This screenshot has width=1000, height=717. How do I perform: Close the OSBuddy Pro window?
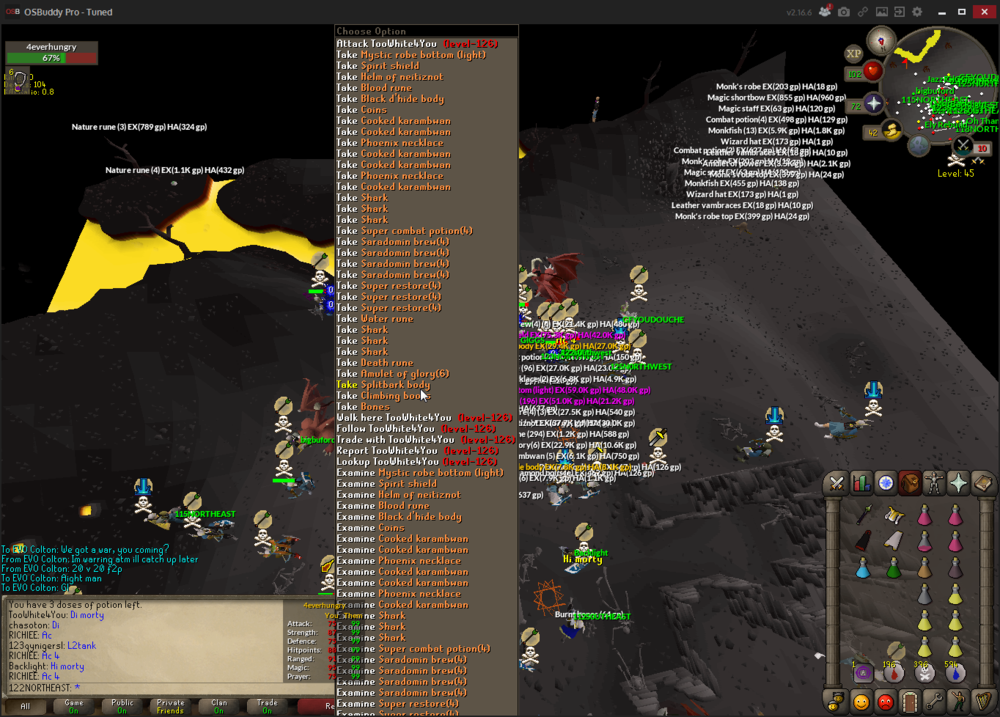click(985, 12)
